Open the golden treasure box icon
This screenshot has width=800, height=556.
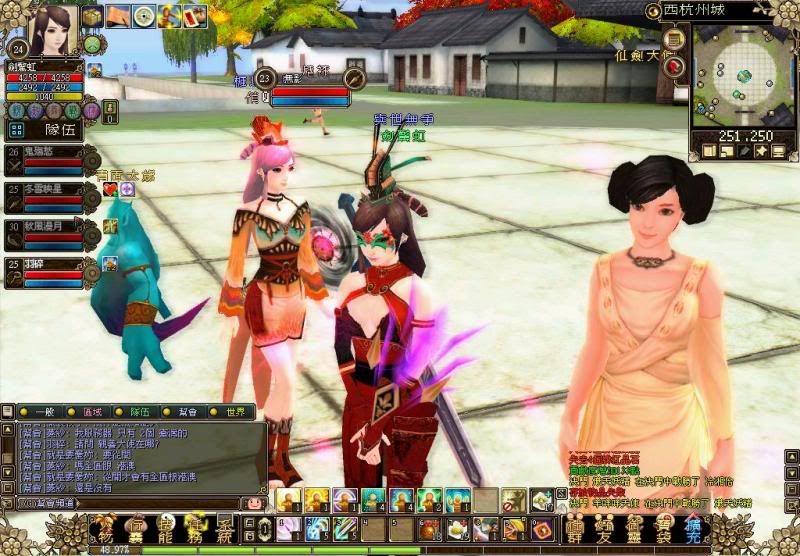[x=92, y=16]
